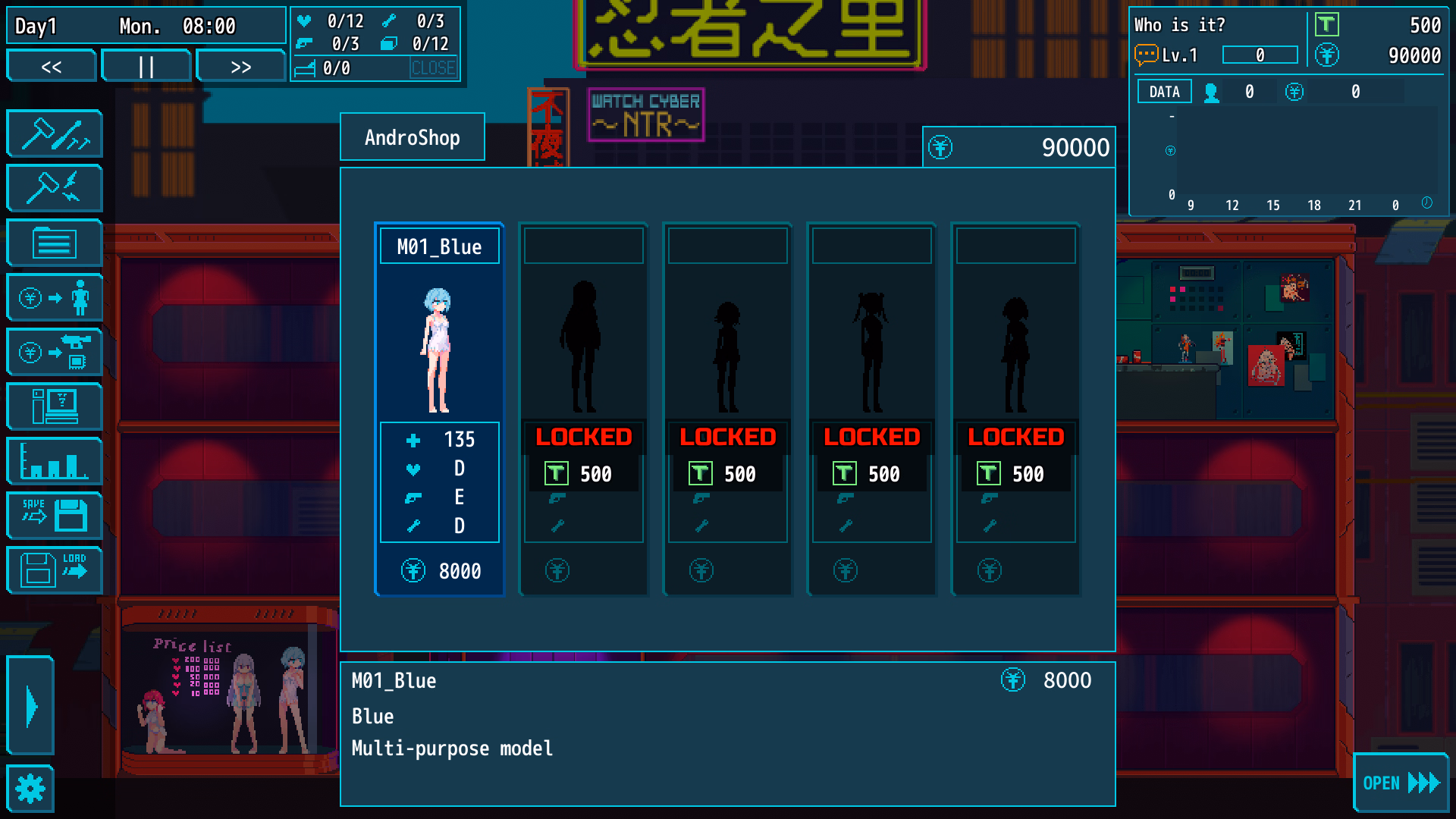Image resolution: width=1456 pixels, height=819 pixels.
Task: View the statistics bar chart
Action: click(x=54, y=461)
